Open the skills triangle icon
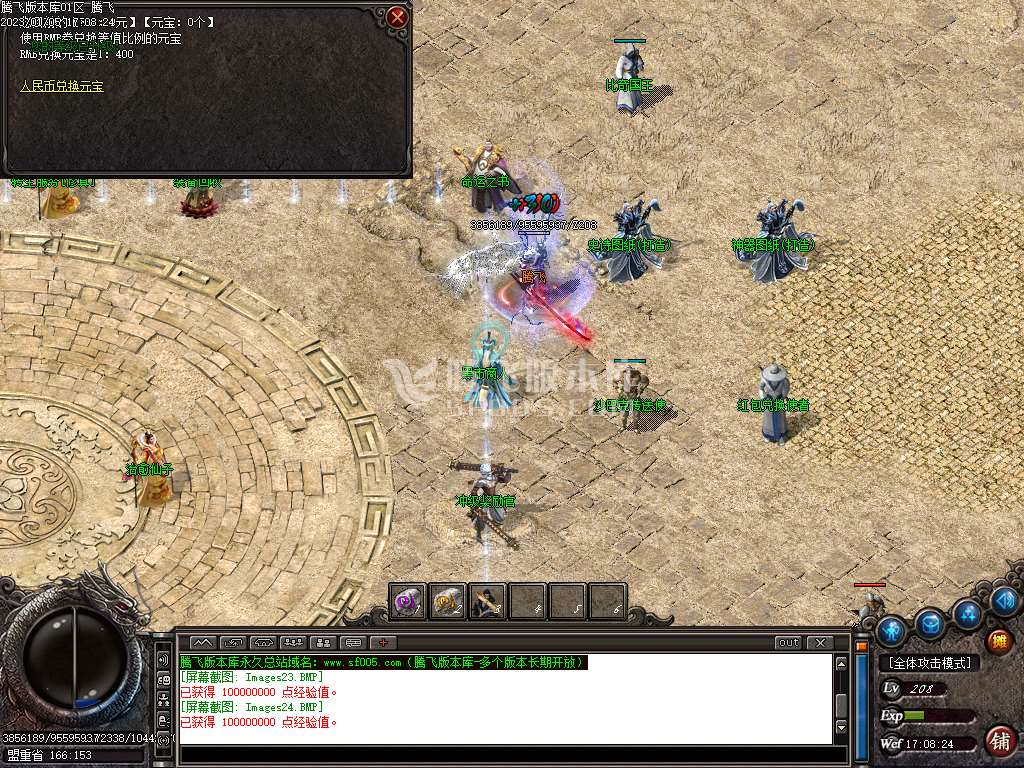 point(968,613)
